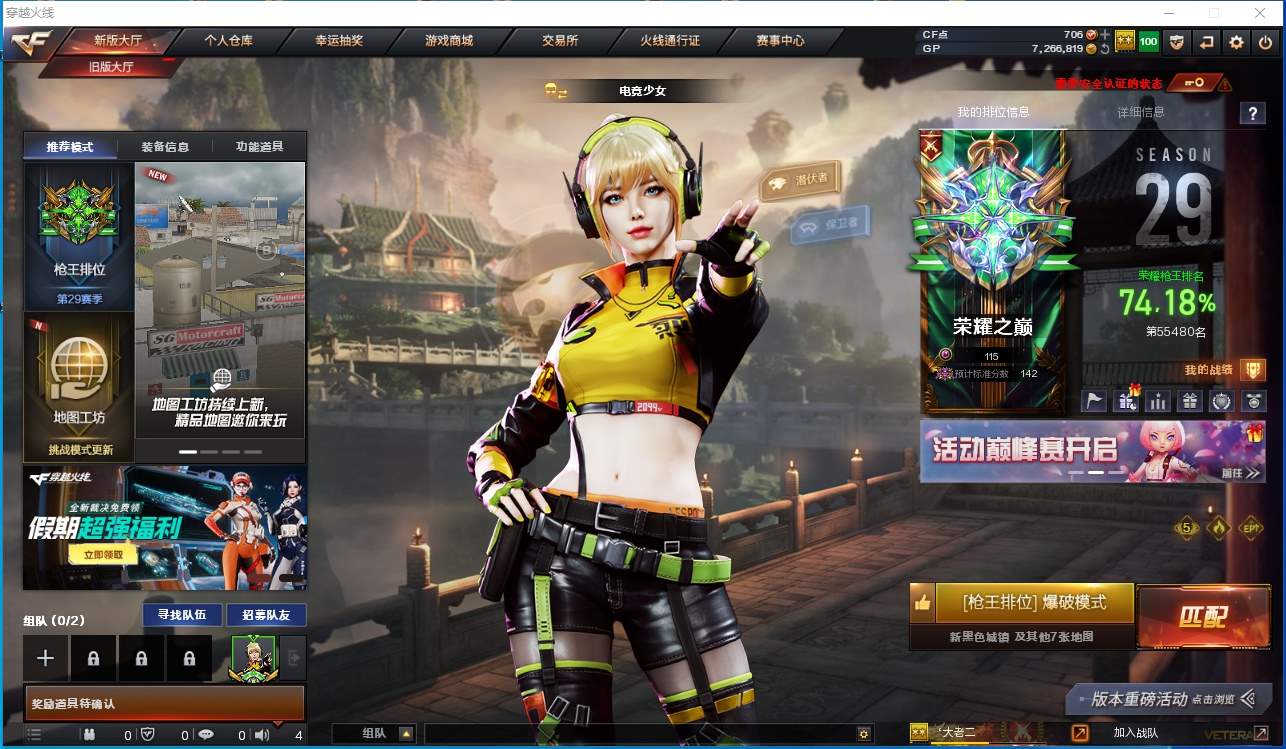1286x749 pixels.
Task: Open the 游戏商城 game shop
Action: 449,41
